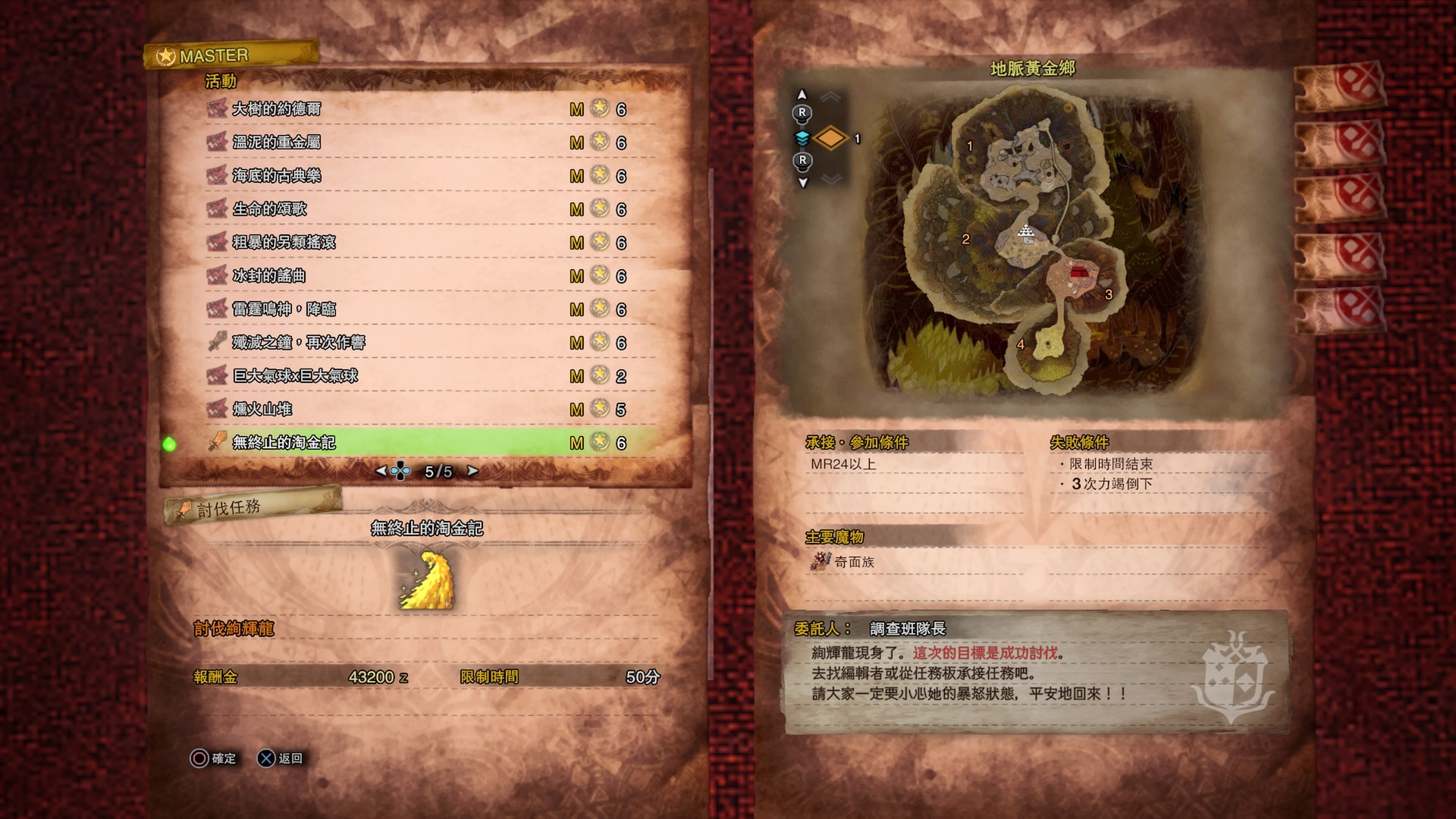This screenshot has height=819, width=1456.
Task: Move the map up one floor level
Action: pos(802,95)
